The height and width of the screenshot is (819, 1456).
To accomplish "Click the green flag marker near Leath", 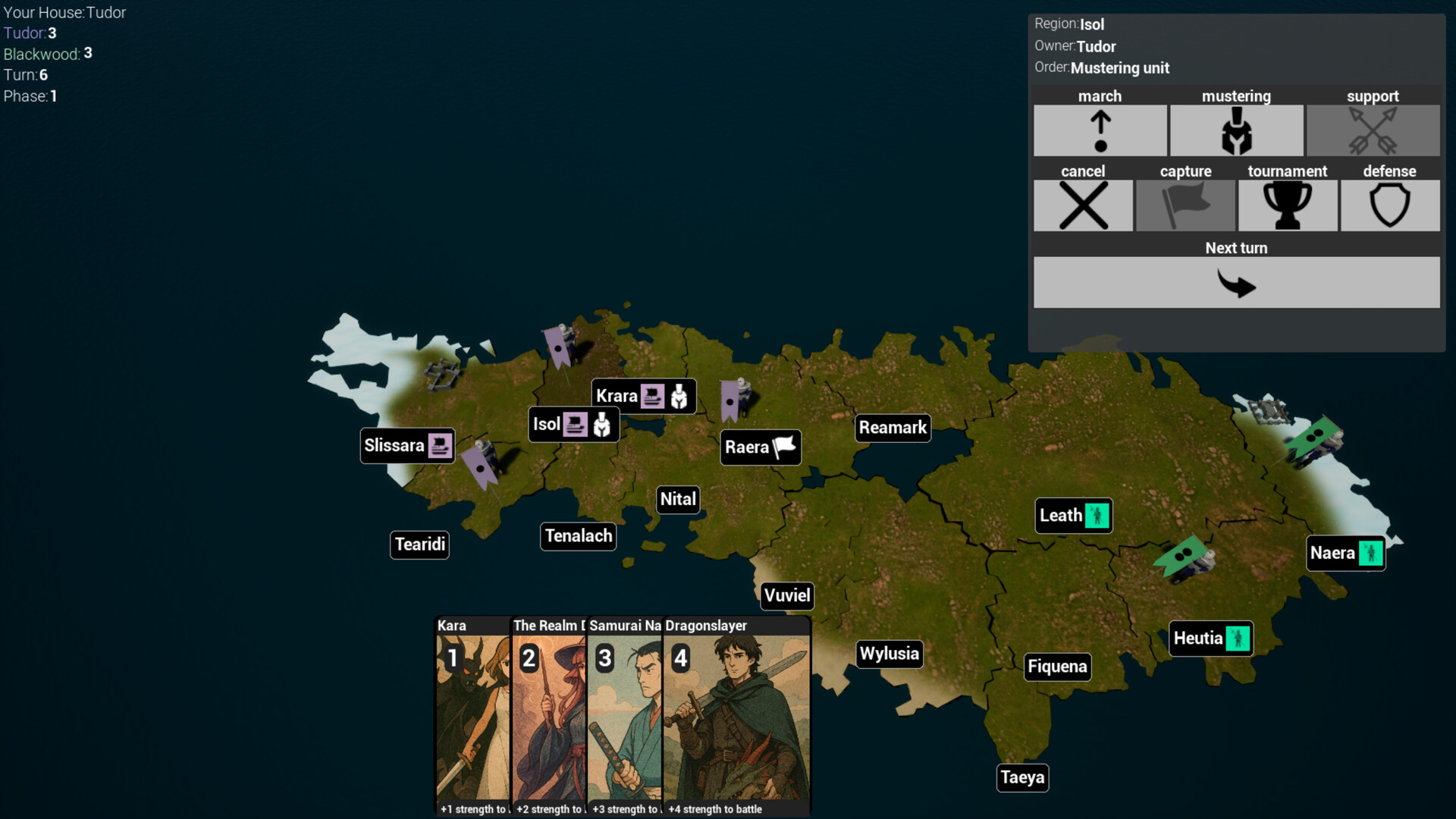I will tap(1183, 555).
